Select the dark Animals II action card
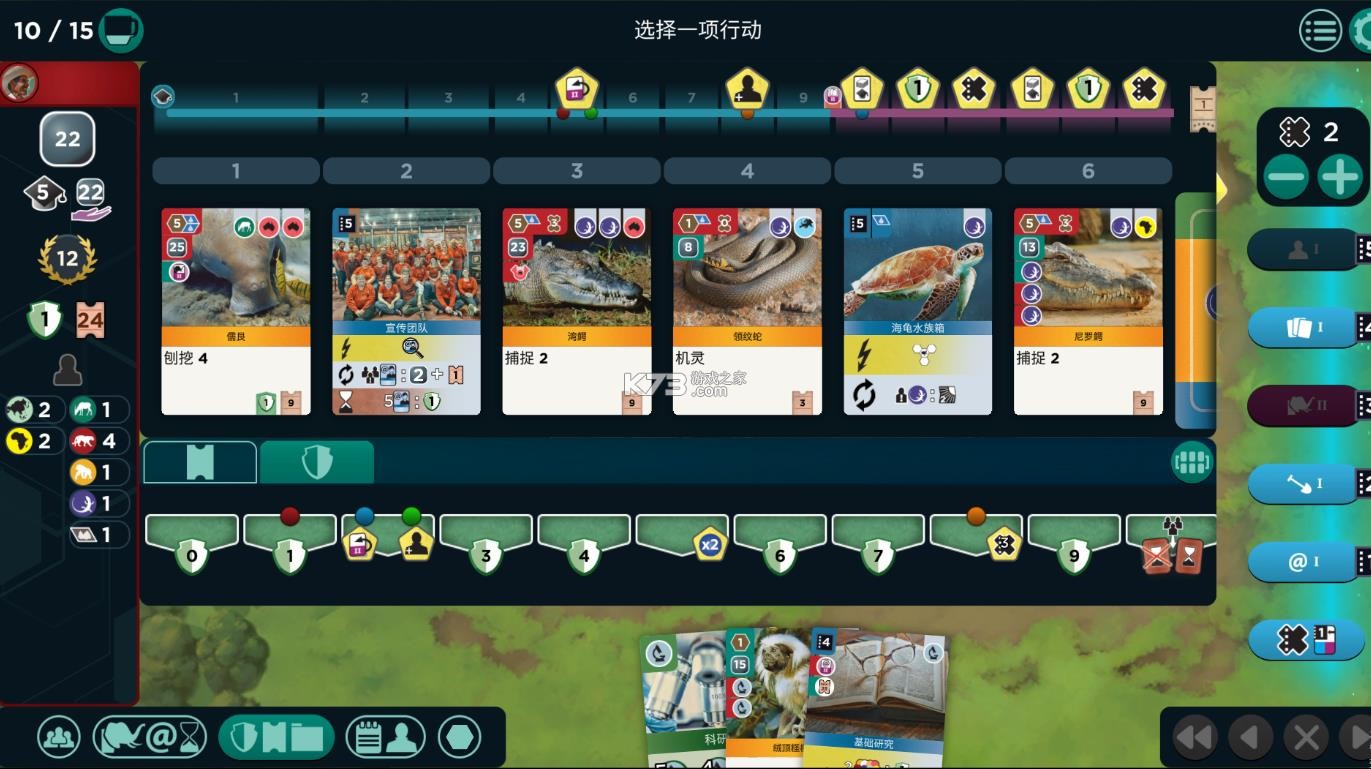This screenshot has height=769, width=1371. [x=1302, y=405]
